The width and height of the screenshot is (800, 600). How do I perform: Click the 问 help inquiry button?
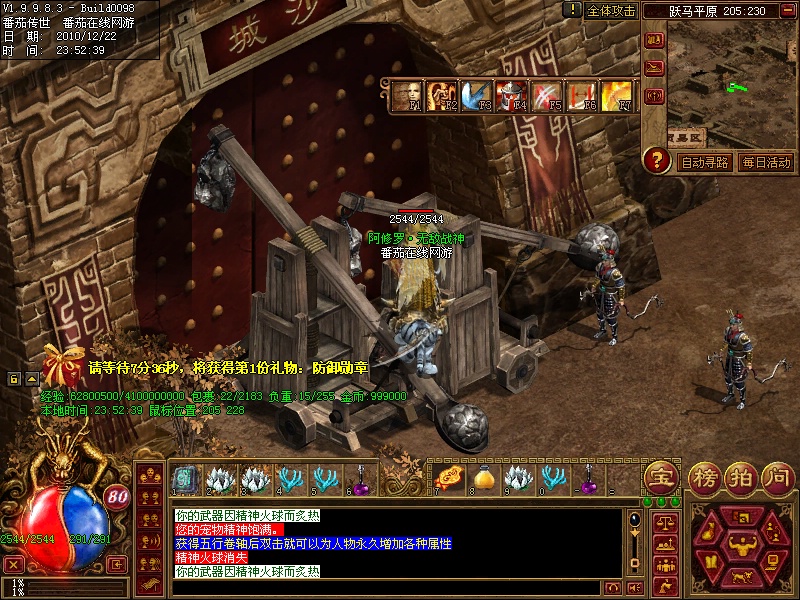(777, 475)
